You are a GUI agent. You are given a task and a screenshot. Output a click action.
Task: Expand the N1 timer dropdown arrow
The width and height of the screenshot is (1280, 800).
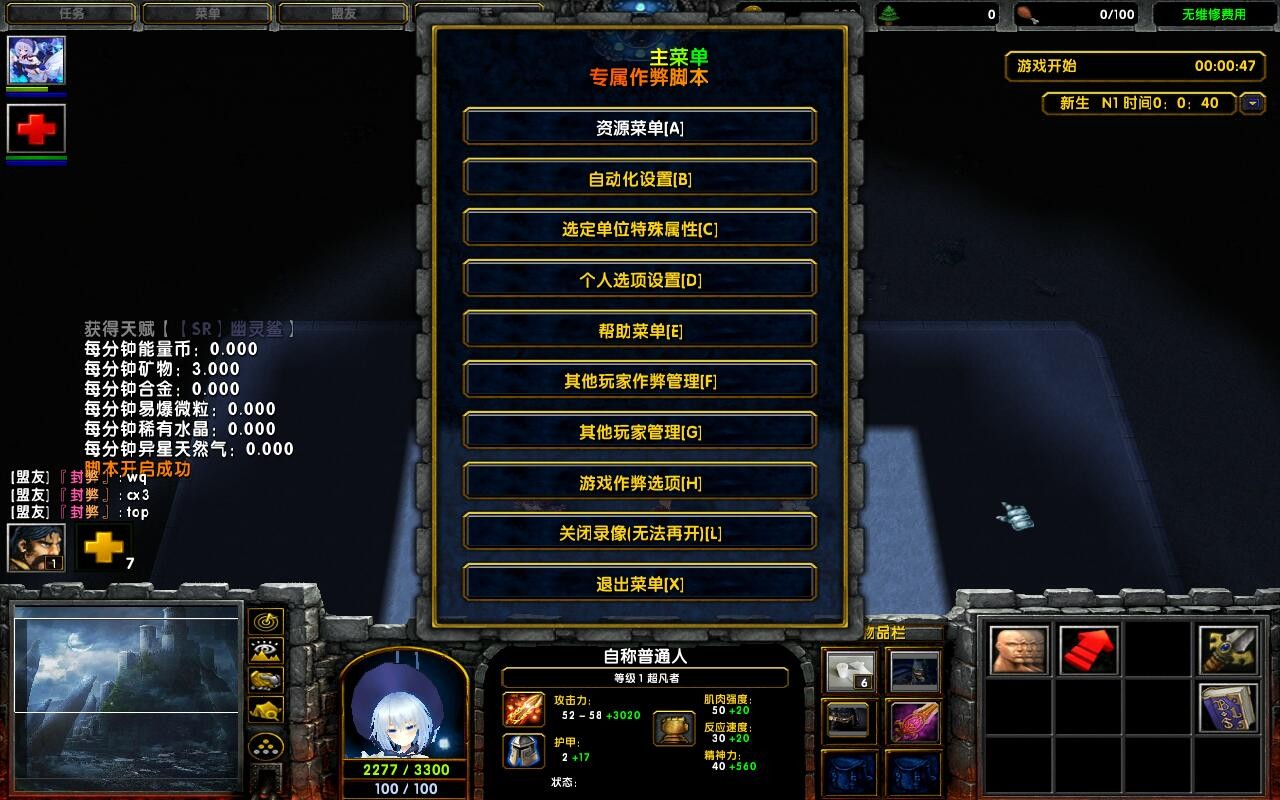pos(1253,103)
